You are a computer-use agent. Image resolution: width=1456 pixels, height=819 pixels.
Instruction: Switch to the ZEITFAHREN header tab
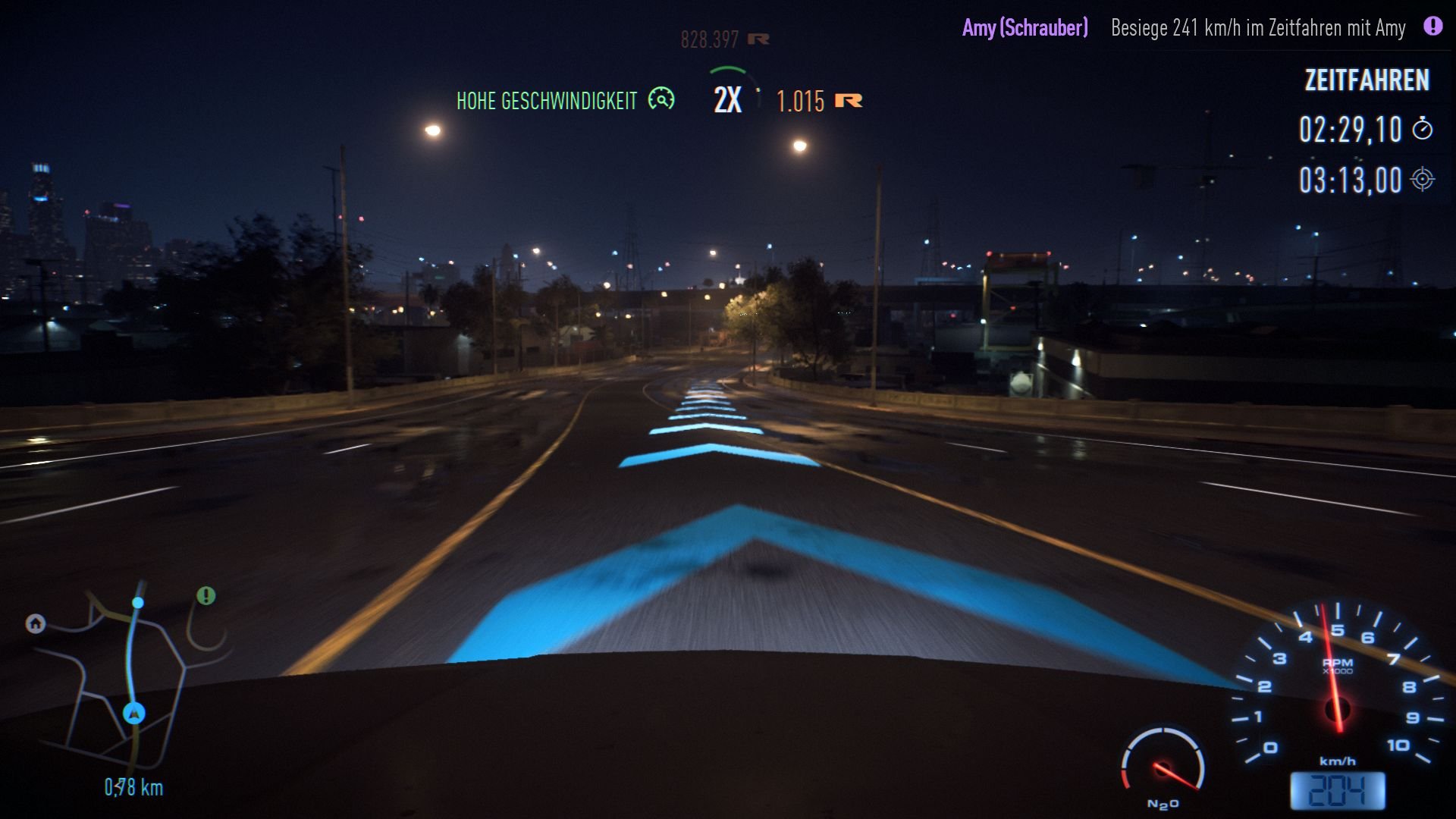click(1365, 81)
